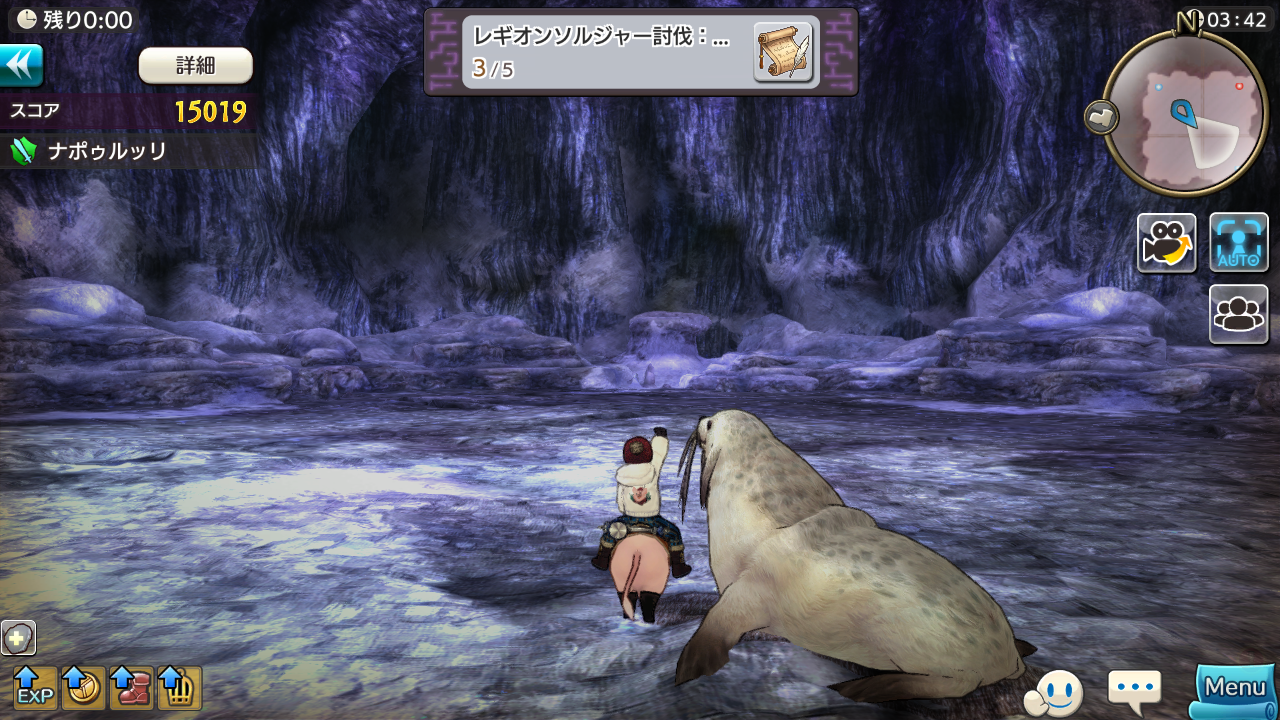Screen dimensions: 1280x720
Task: Open the area map button beside the minimap
Action: [1101, 117]
